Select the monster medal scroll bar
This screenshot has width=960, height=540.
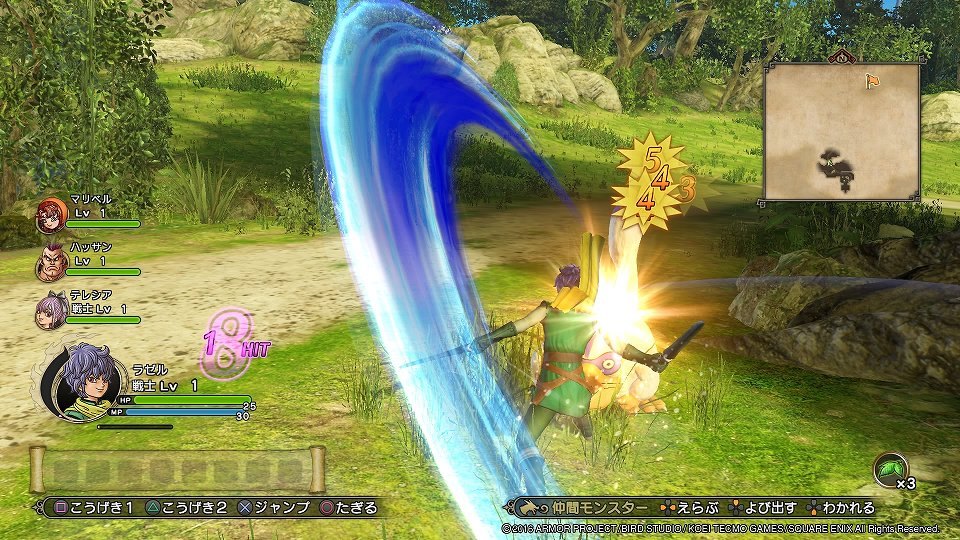point(178,469)
